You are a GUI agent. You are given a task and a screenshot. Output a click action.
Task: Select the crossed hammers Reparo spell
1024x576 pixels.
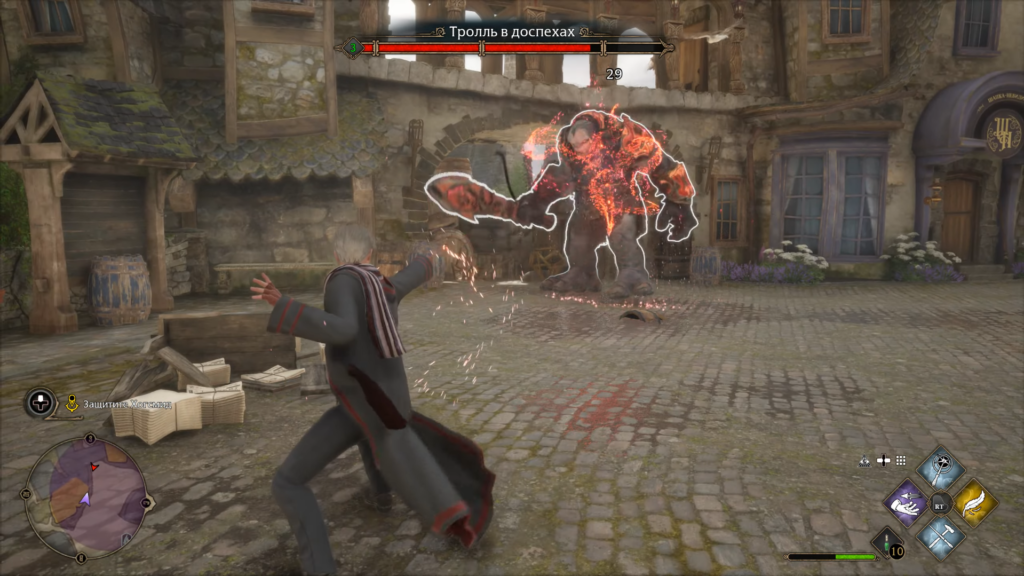(x=941, y=535)
